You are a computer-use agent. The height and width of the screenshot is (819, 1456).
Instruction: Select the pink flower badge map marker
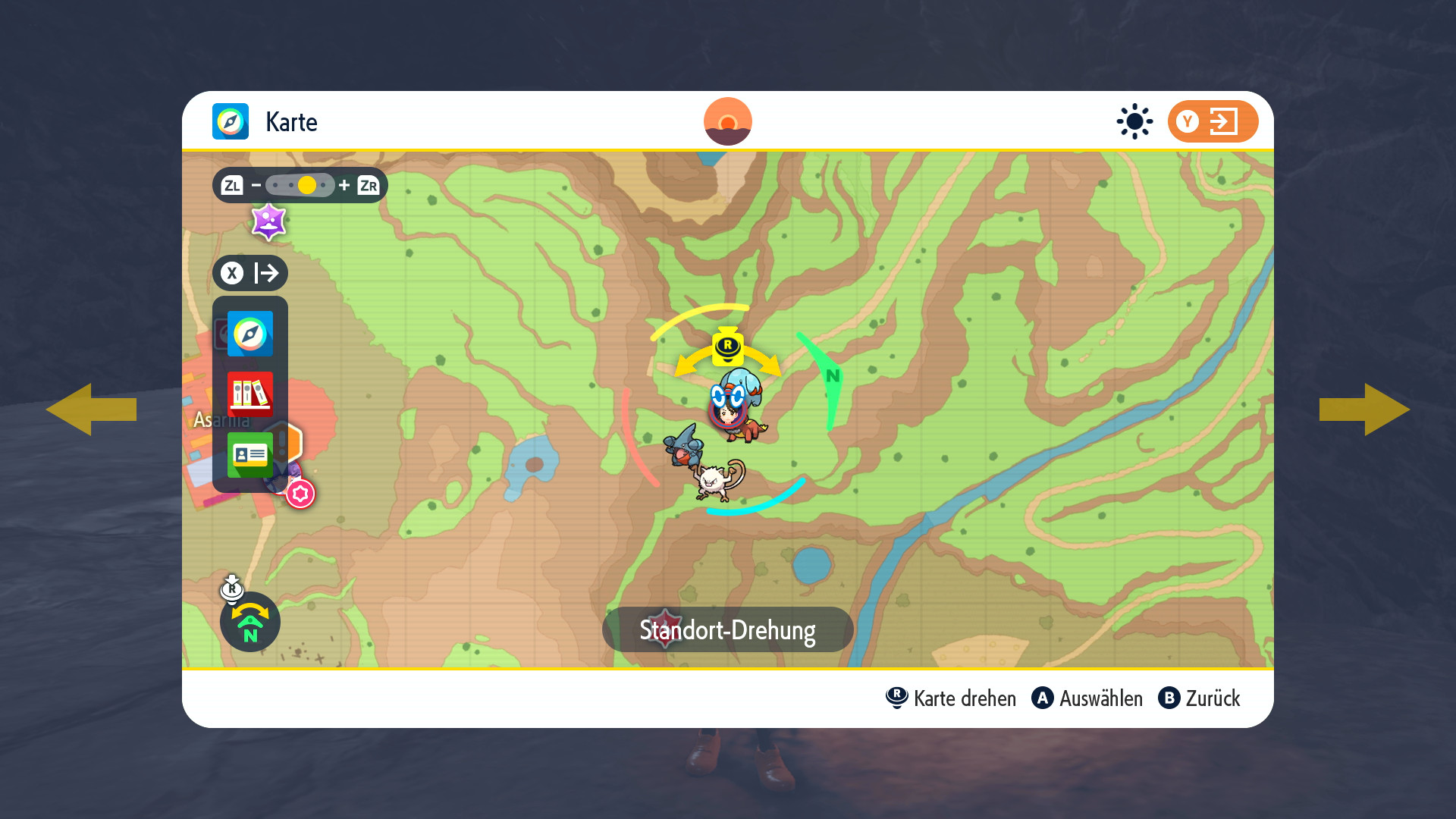click(x=300, y=494)
